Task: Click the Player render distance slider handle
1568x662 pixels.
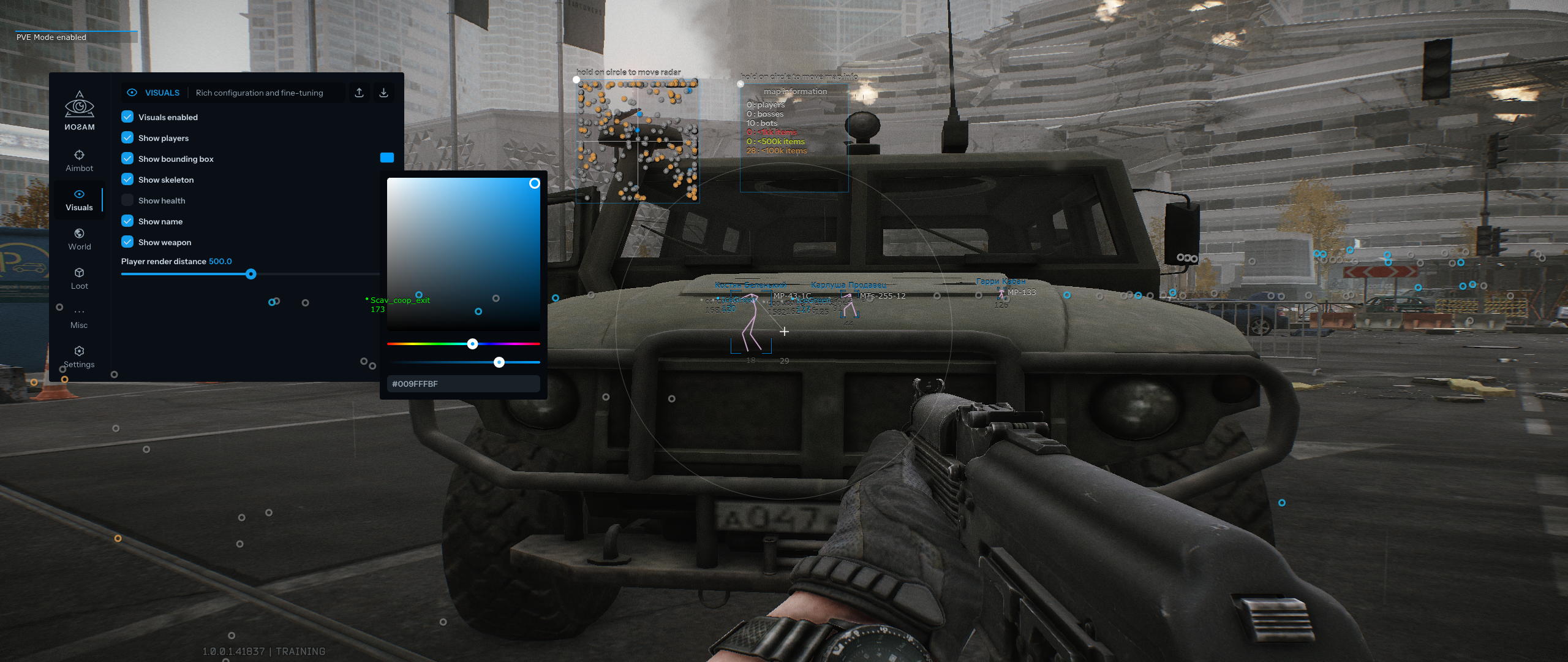Action: 251,274
